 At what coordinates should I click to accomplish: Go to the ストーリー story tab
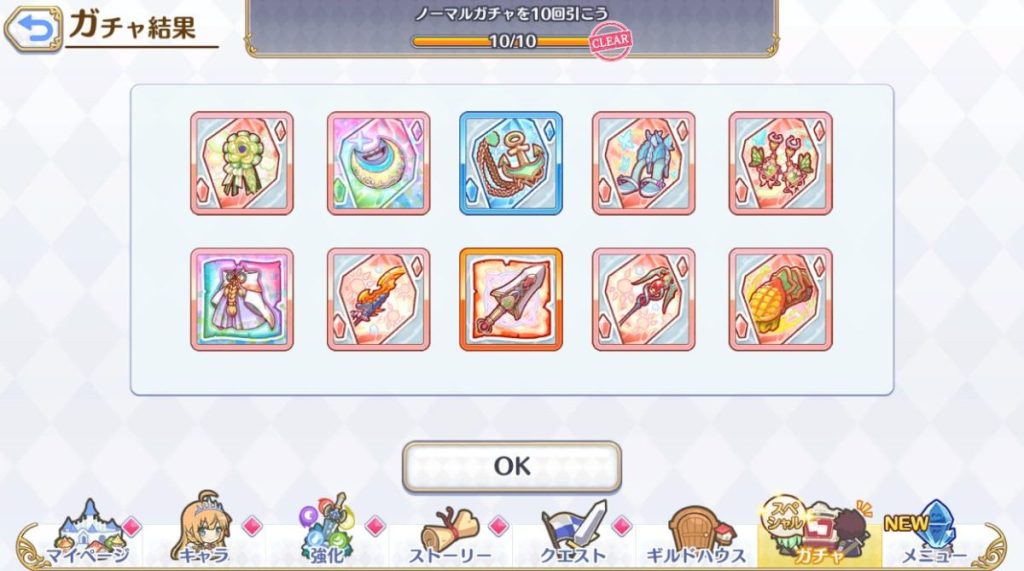pos(451,534)
